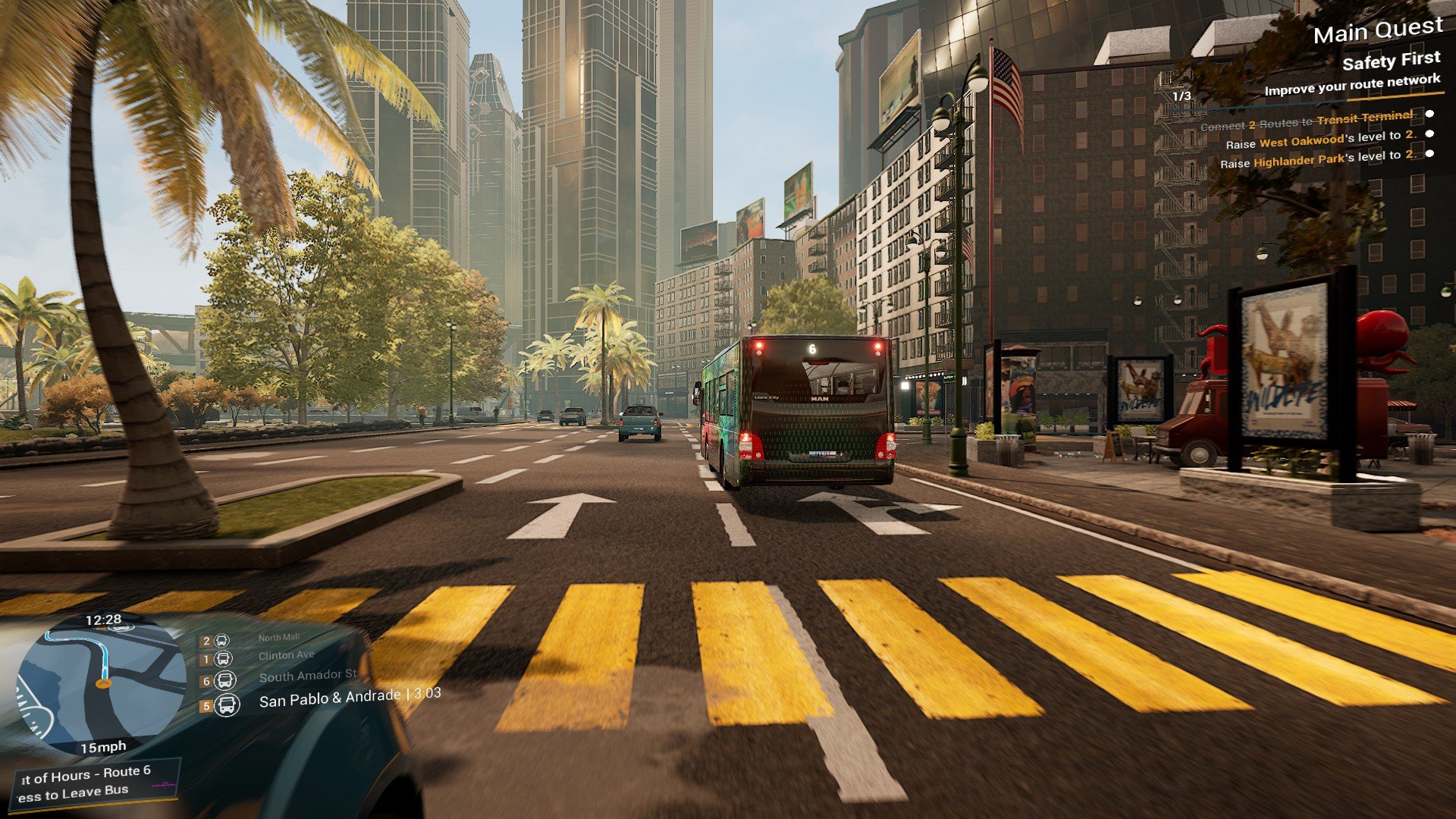Image resolution: width=1456 pixels, height=819 pixels.
Task: Open the Safety First main quest tracker
Action: tap(1390, 61)
